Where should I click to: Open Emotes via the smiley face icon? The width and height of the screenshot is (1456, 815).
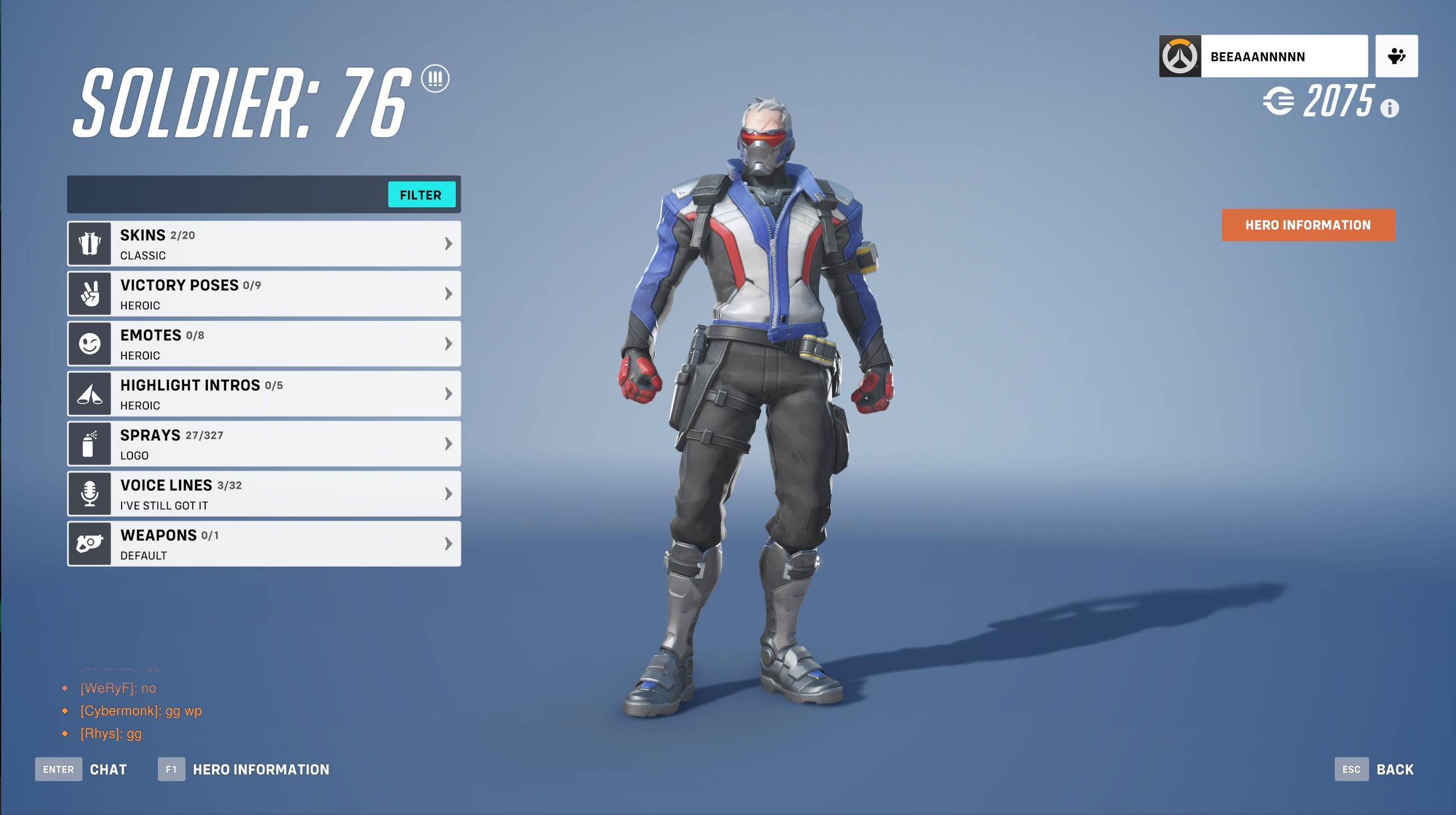[89, 343]
